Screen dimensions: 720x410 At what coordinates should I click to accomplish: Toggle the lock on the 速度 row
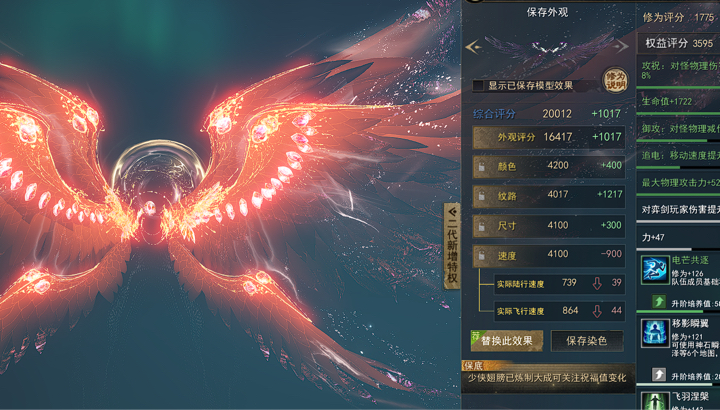tap(481, 255)
